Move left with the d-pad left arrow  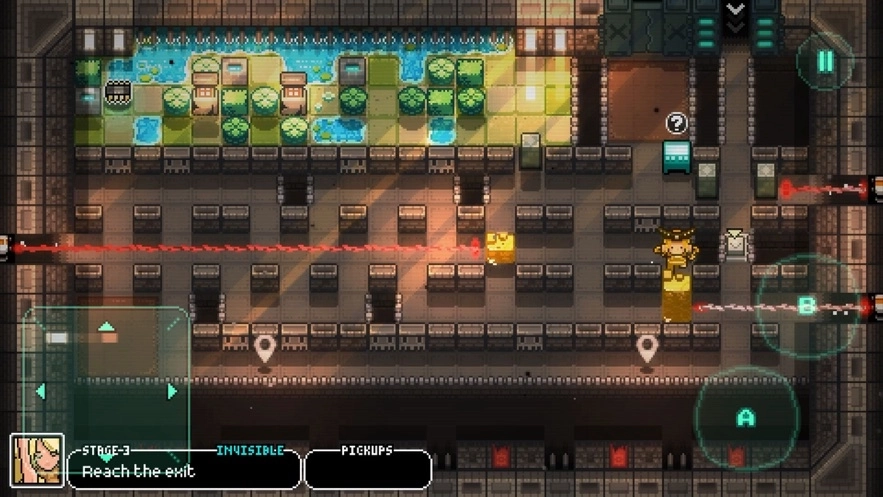pyautogui.click(x=41, y=391)
